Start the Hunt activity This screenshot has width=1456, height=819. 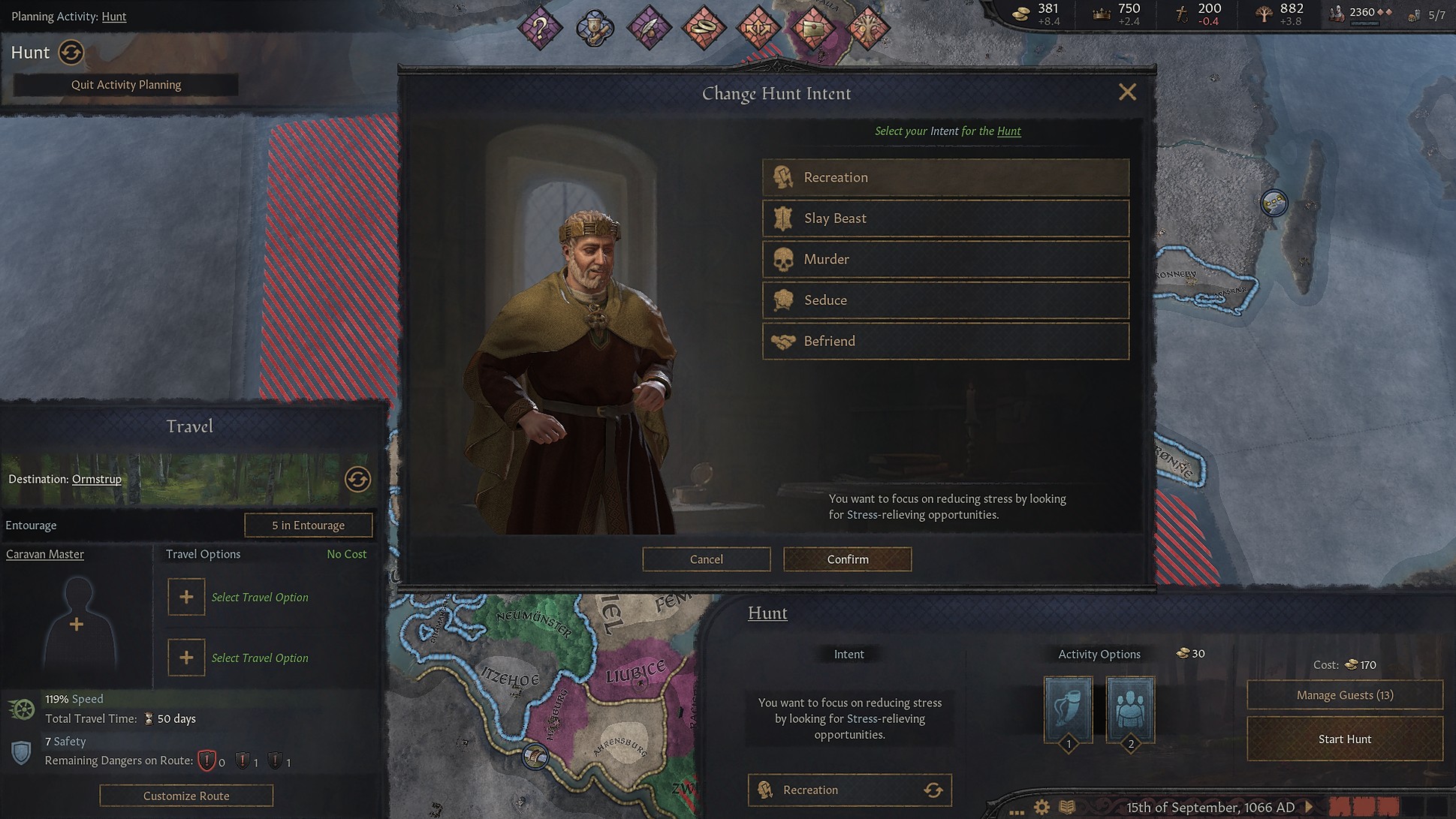1344,739
